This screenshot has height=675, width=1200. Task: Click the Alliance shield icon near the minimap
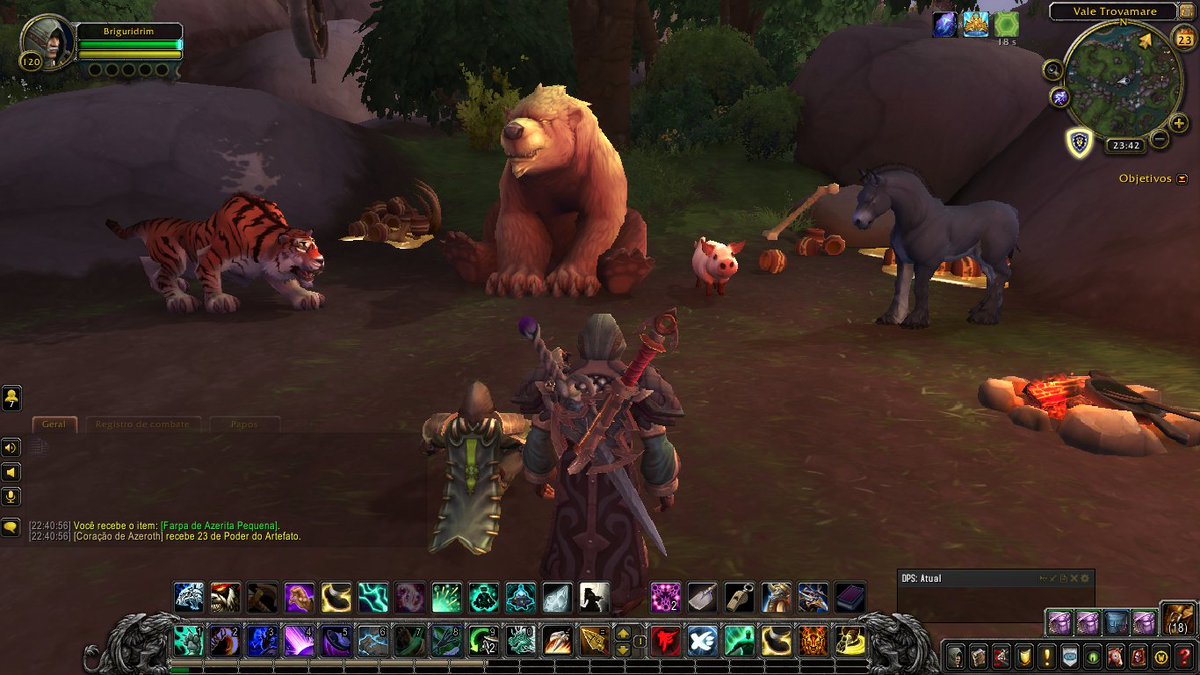click(x=1078, y=142)
